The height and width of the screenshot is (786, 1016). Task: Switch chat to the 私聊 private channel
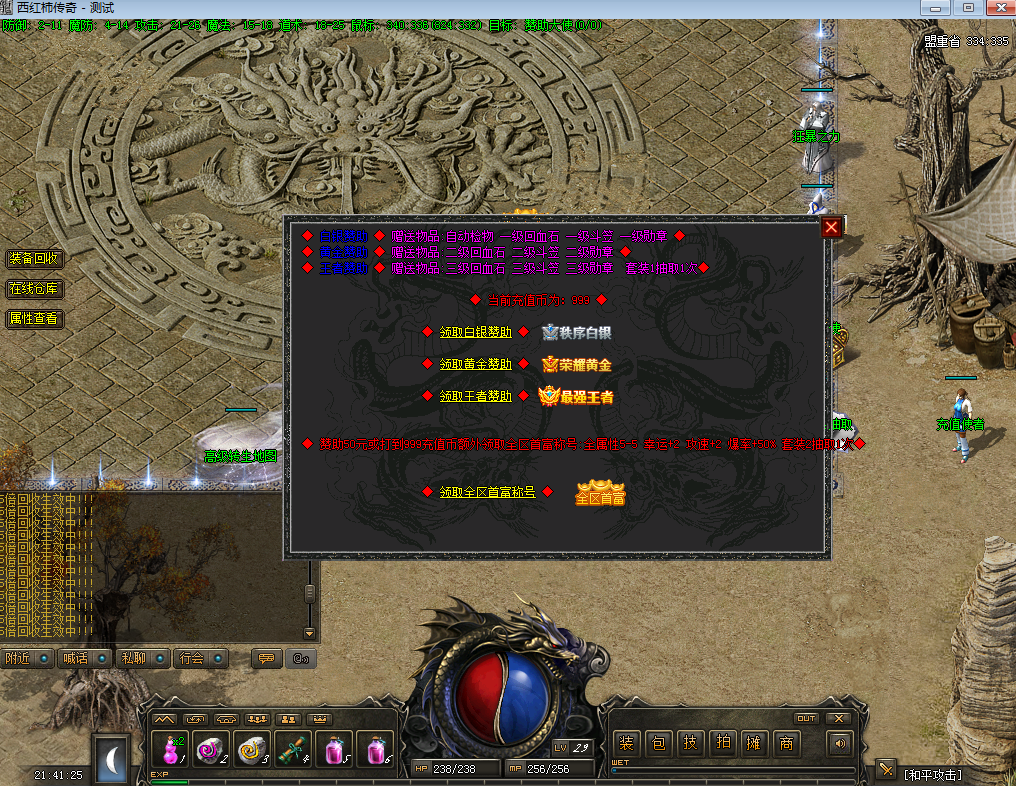(133, 658)
